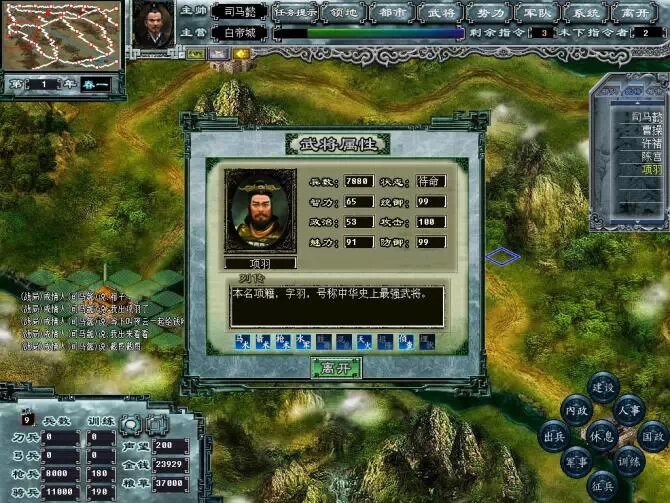Close the general attributes panel with 离开
Viewport: 670px width, 503px height.
pos(336,368)
